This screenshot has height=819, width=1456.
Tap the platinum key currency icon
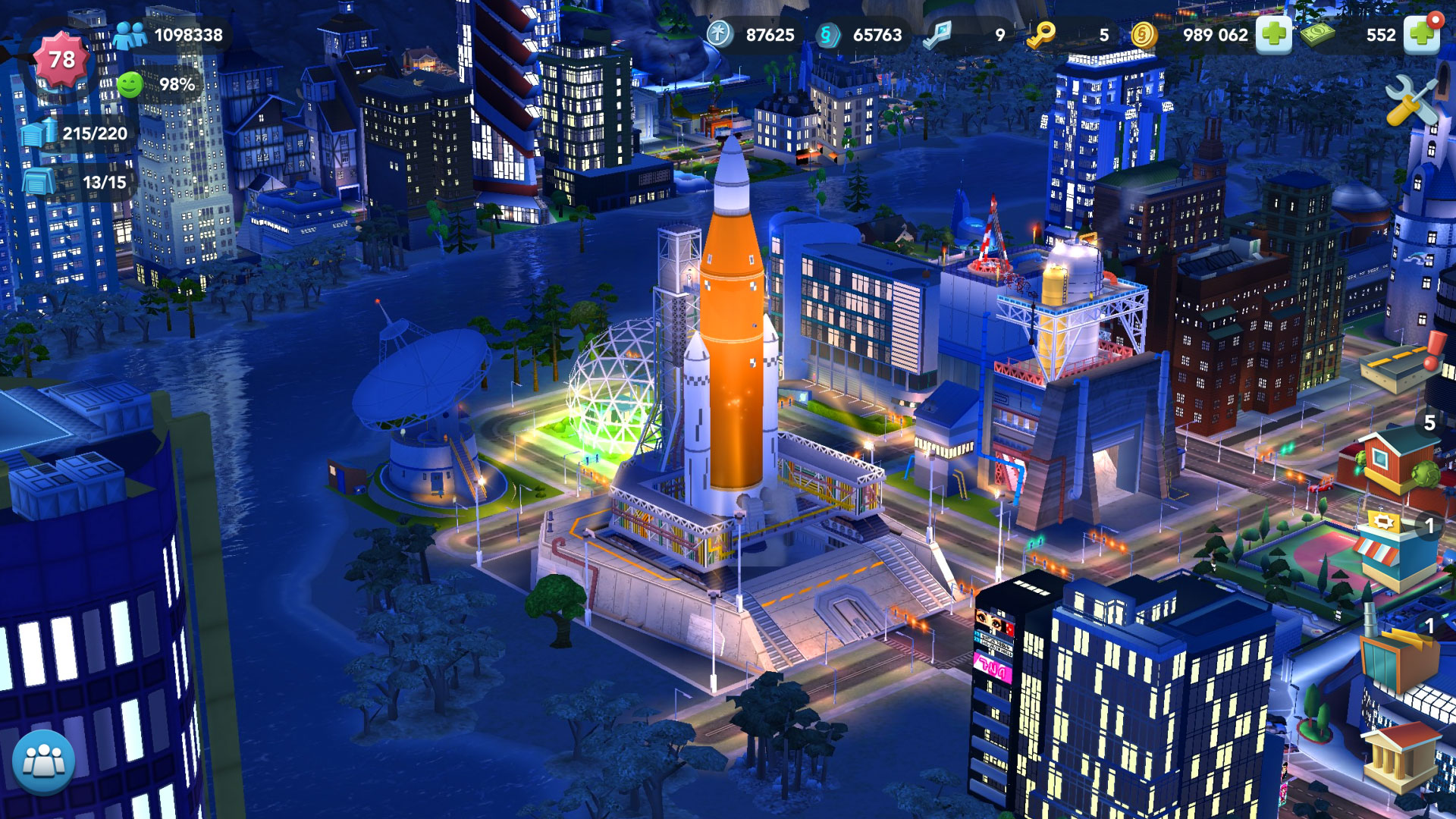[x=939, y=36]
